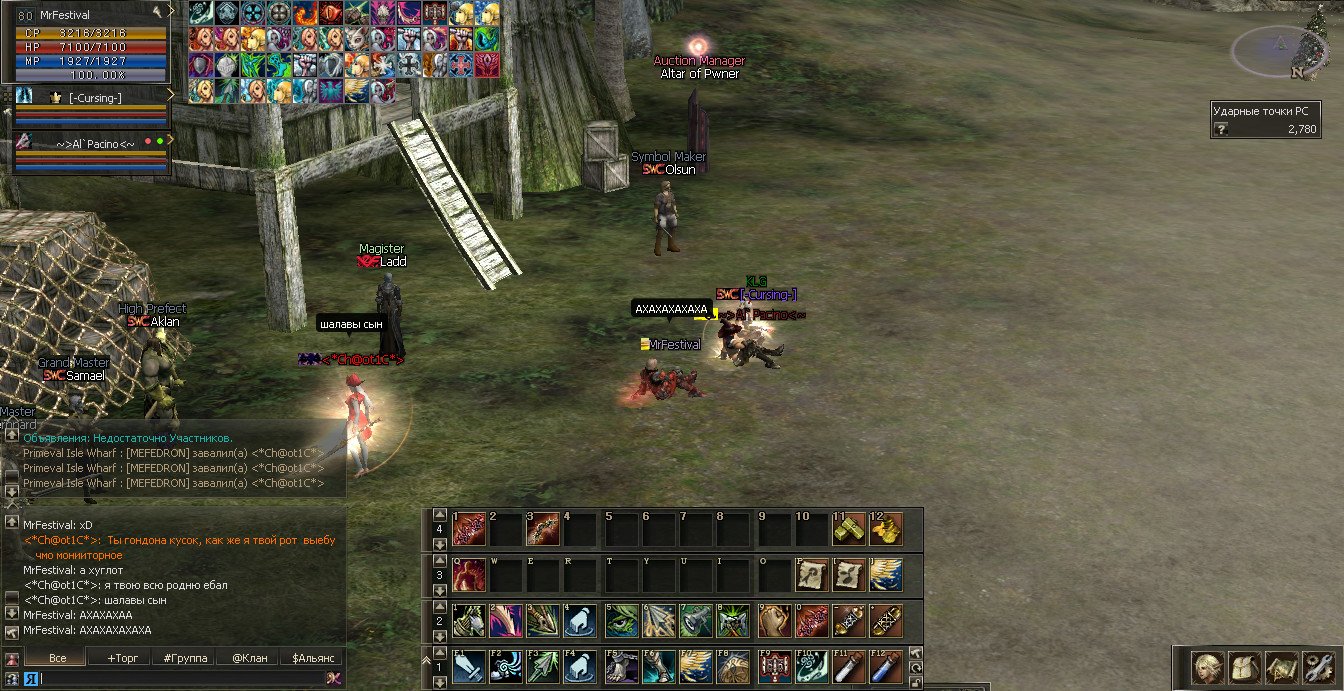The width and height of the screenshot is (1344, 691).
Task: Activate the green eye skill in slot 5
Action: (620, 621)
